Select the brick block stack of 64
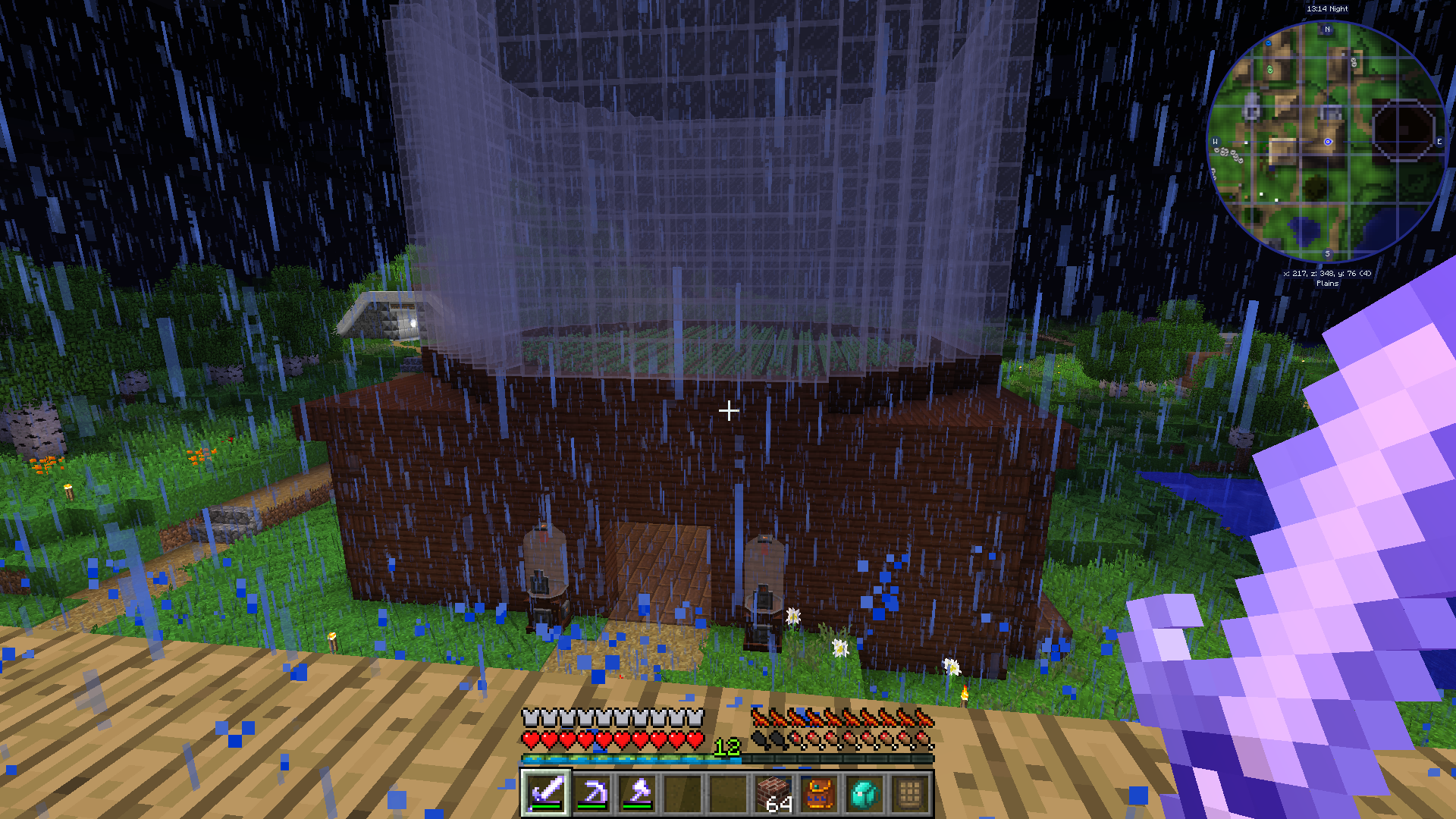1456x819 pixels. tap(773, 793)
